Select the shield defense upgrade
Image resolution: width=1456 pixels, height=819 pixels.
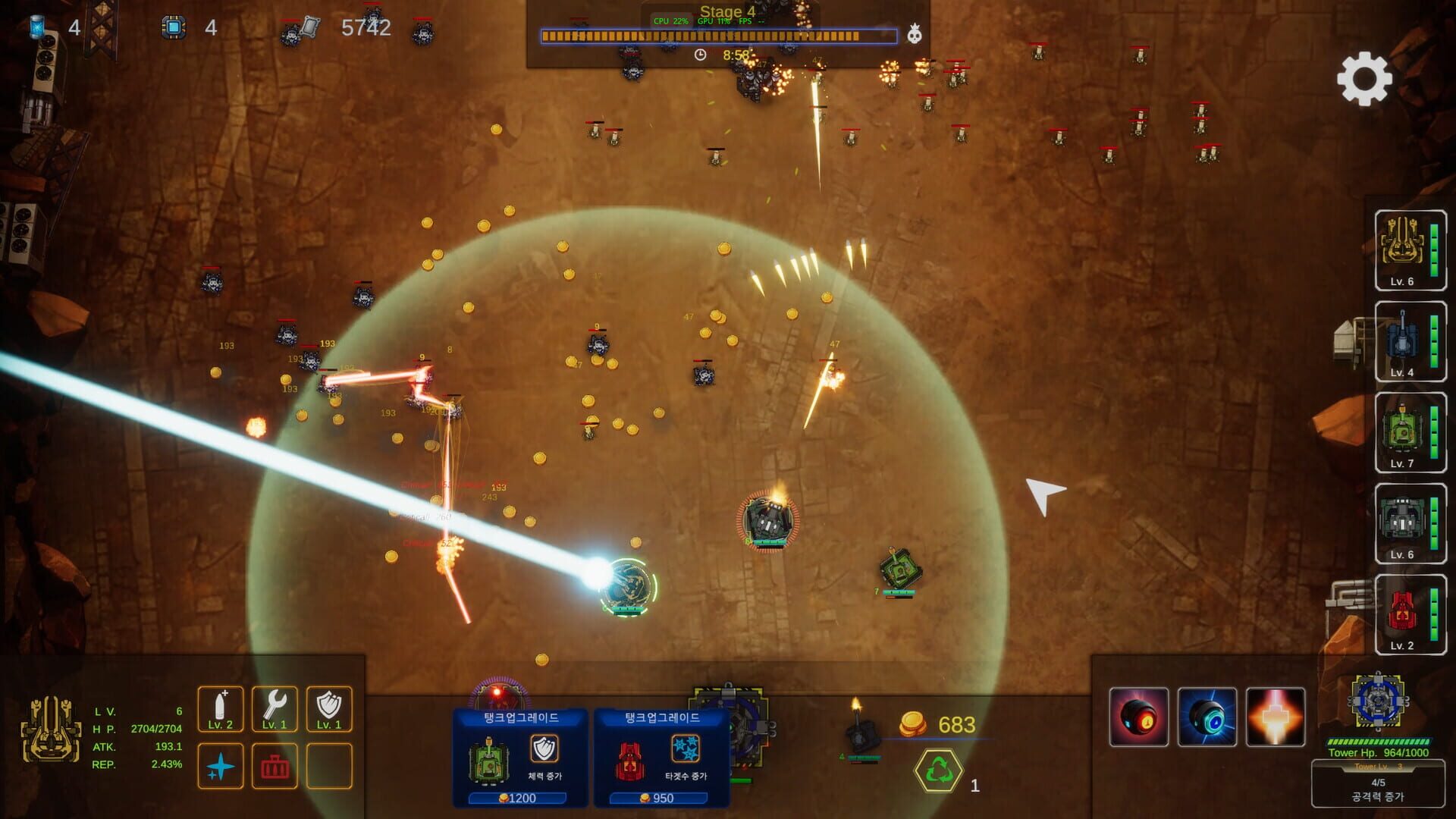[329, 709]
